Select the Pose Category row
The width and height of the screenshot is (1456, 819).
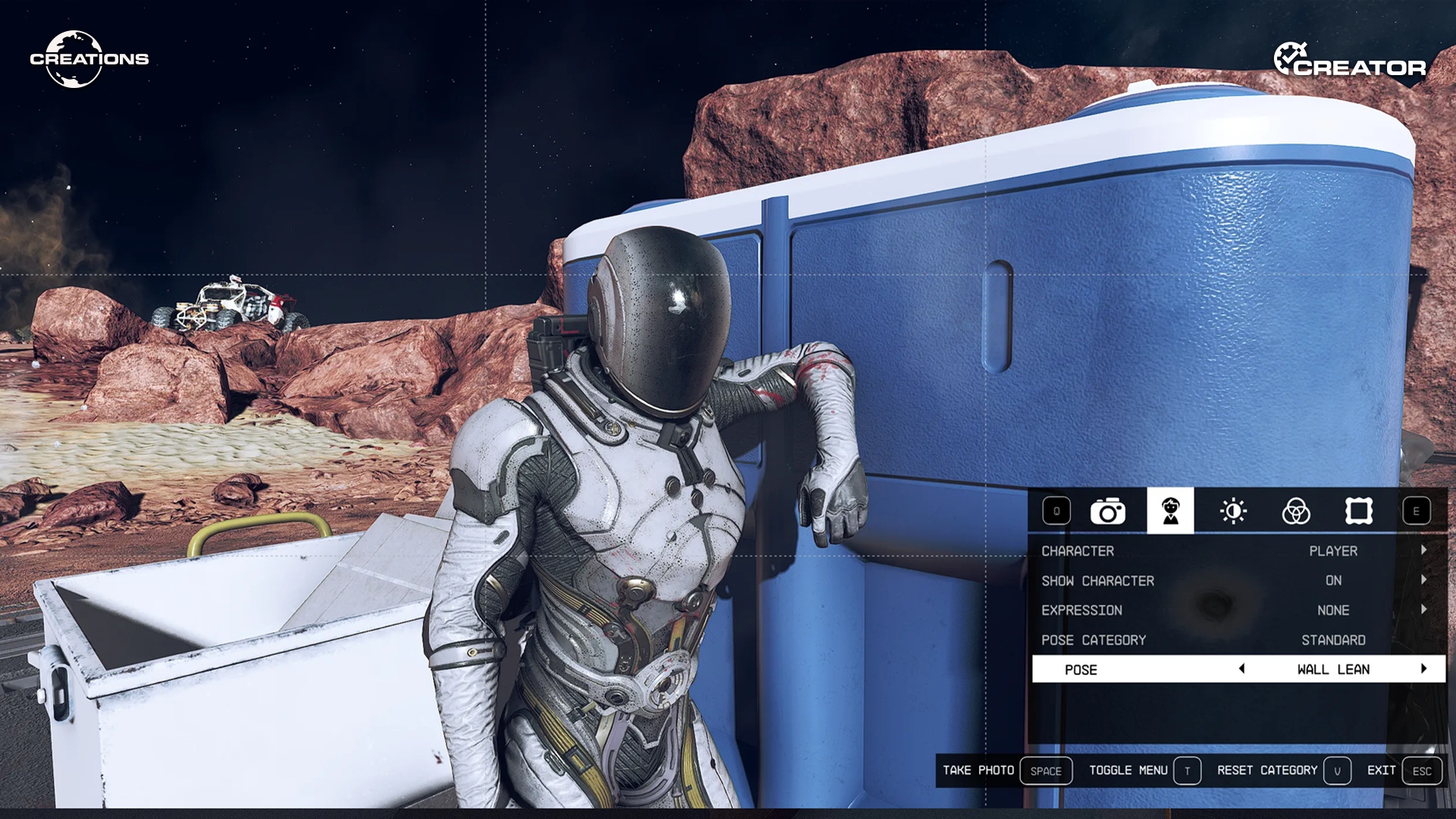pyautogui.click(x=1238, y=640)
